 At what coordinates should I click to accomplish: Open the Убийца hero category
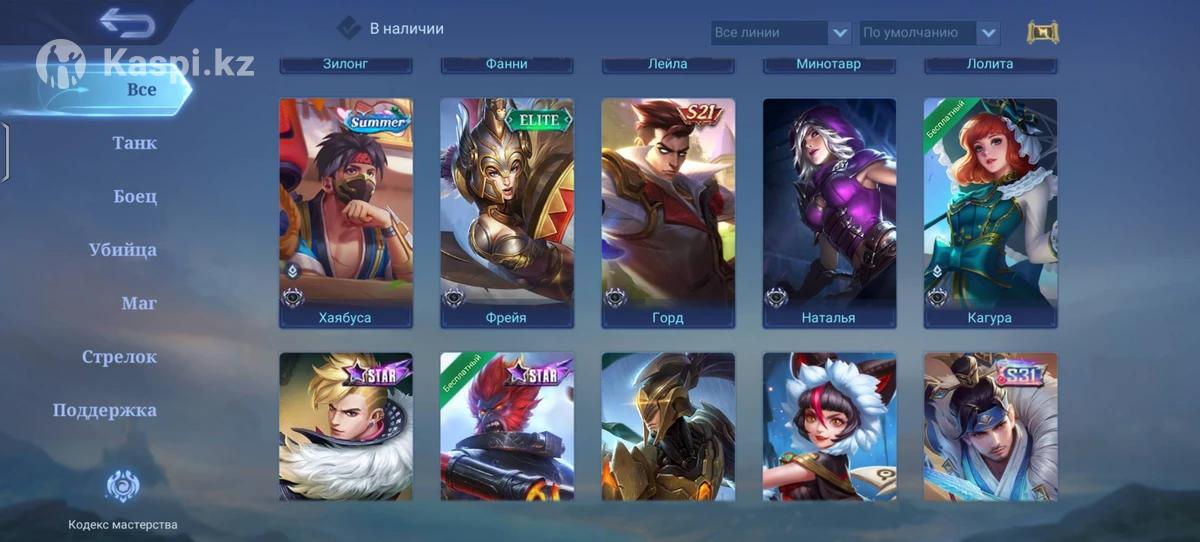point(123,250)
